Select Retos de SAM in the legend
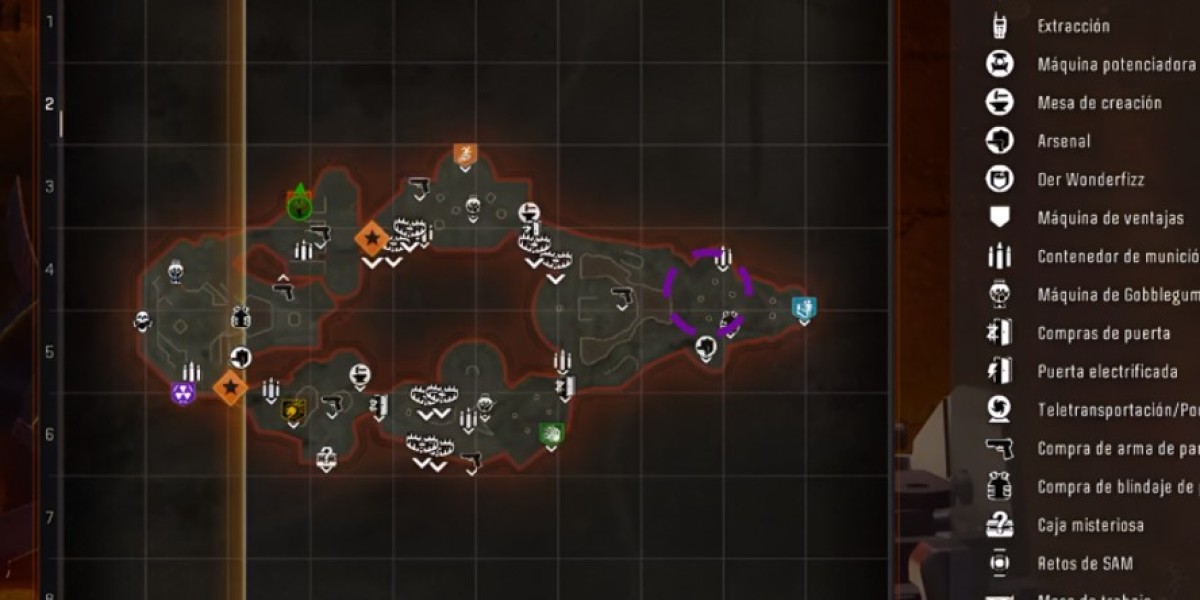This screenshot has width=1200, height=600. click(x=1085, y=563)
